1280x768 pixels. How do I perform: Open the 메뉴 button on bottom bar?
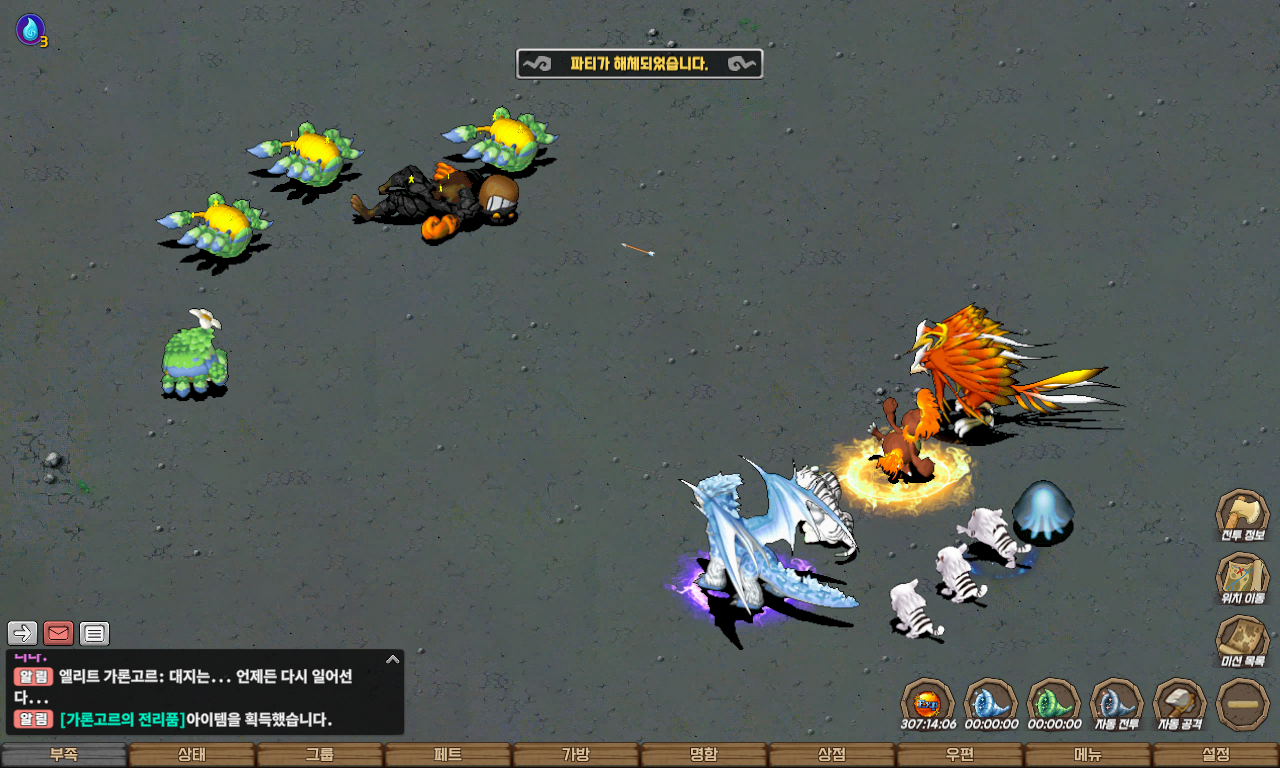(x=1088, y=755)
